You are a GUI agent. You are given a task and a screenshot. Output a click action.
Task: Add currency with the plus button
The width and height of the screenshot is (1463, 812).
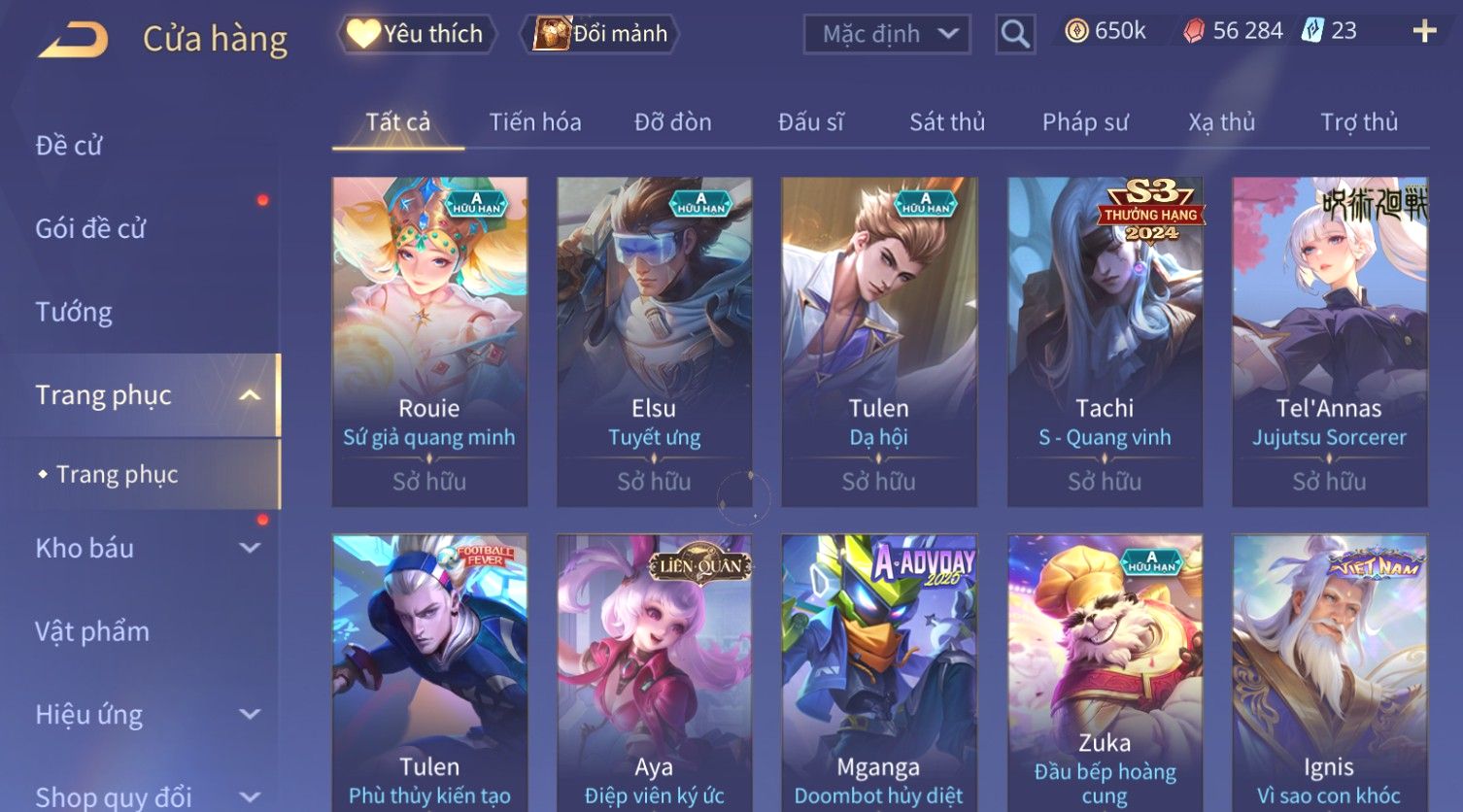pyautogui.click(x=1424, y=32)
